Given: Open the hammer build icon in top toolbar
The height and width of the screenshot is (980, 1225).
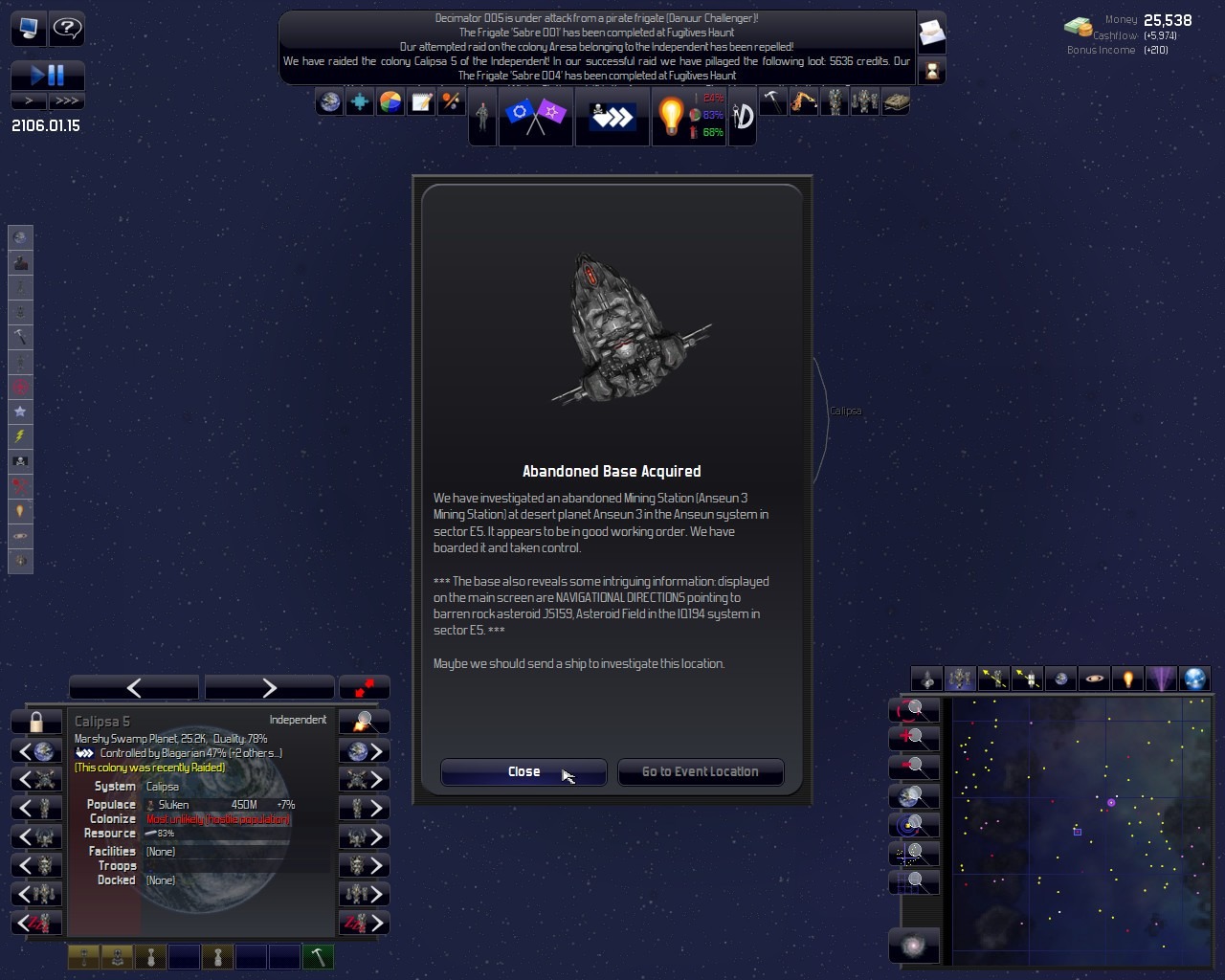Looking at the screenshot, I should tap(772, 101).
